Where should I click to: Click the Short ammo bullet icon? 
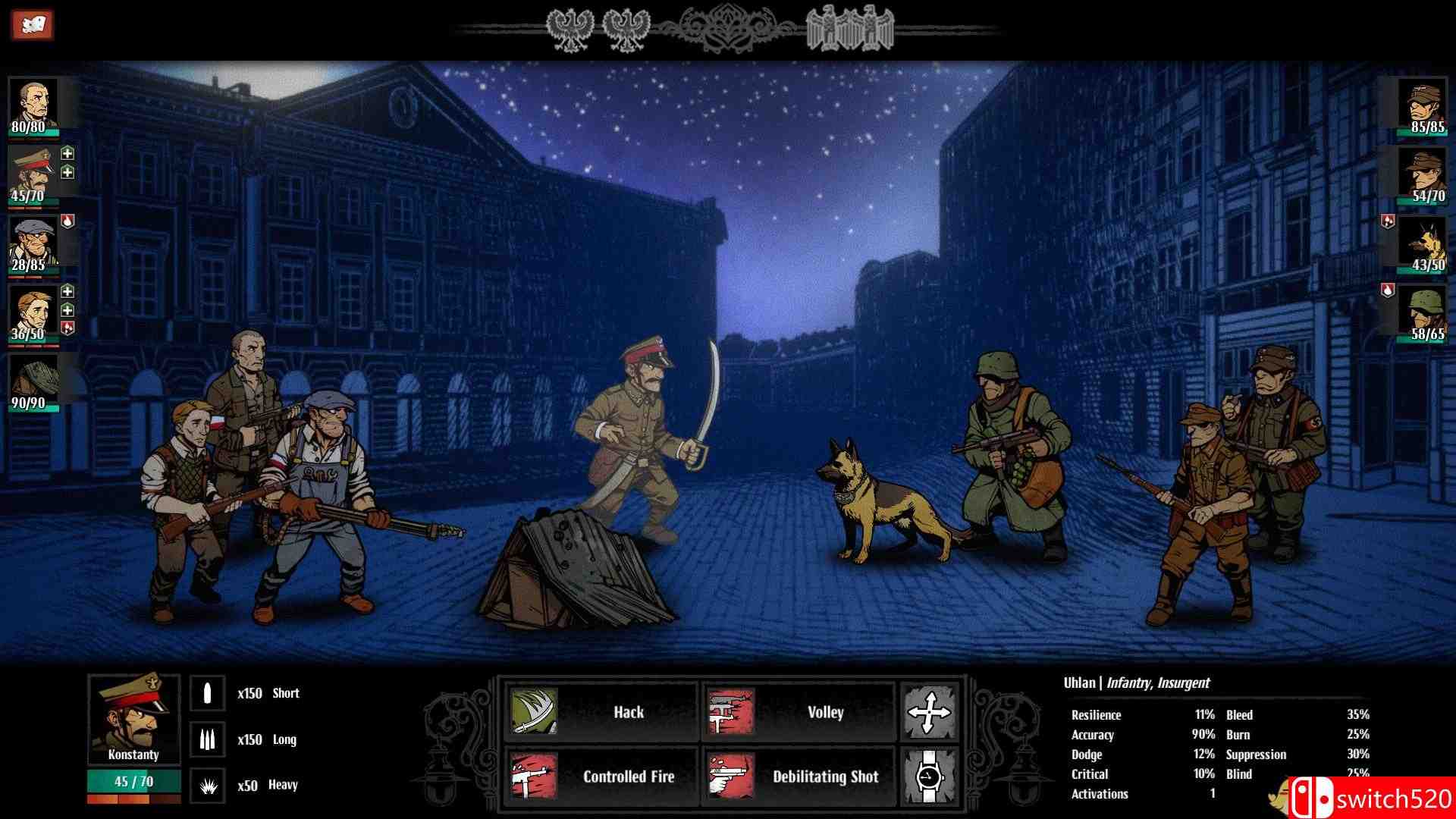[207, 692]
